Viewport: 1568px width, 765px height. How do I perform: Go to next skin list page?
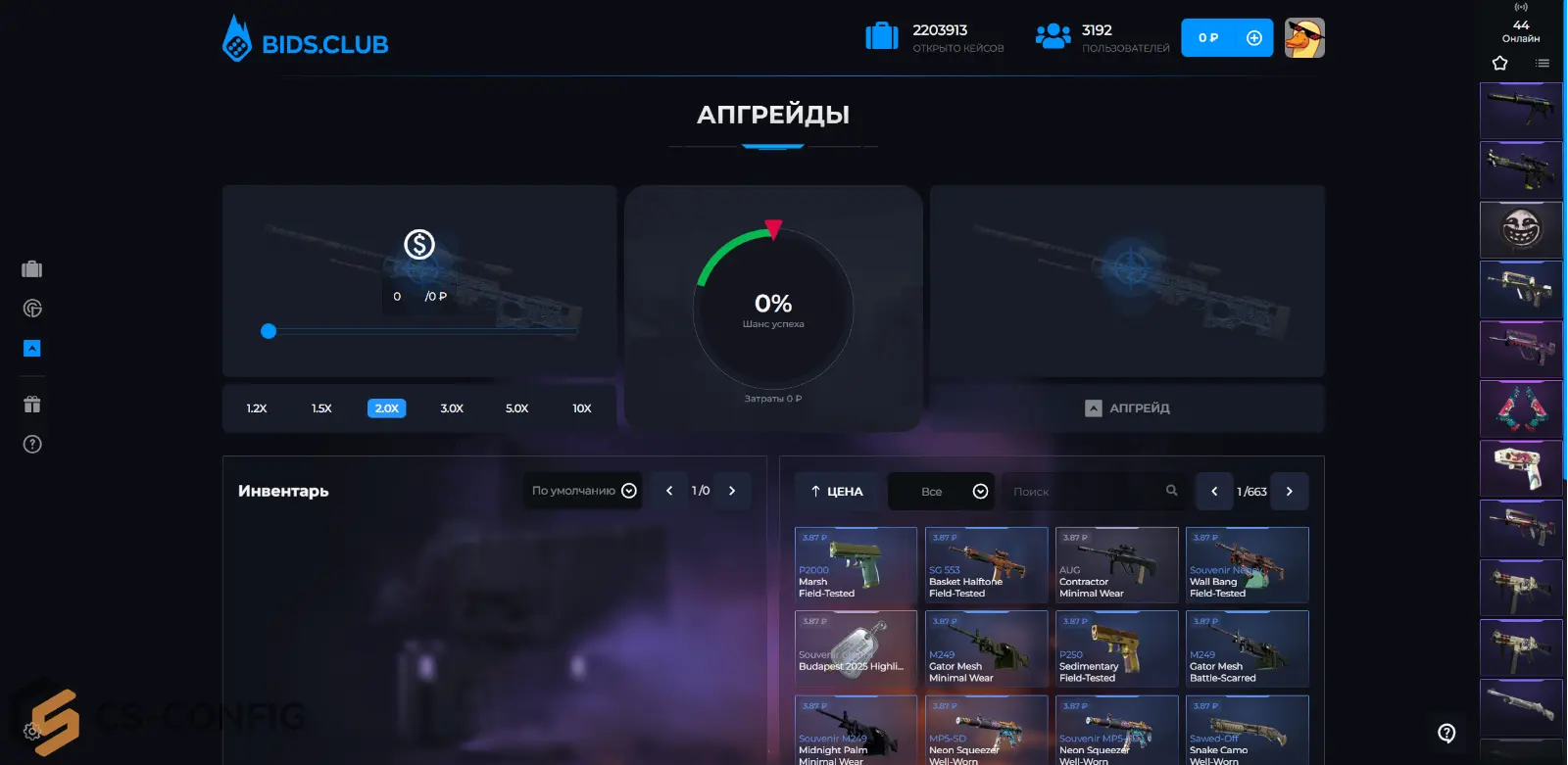(1290, 492)
